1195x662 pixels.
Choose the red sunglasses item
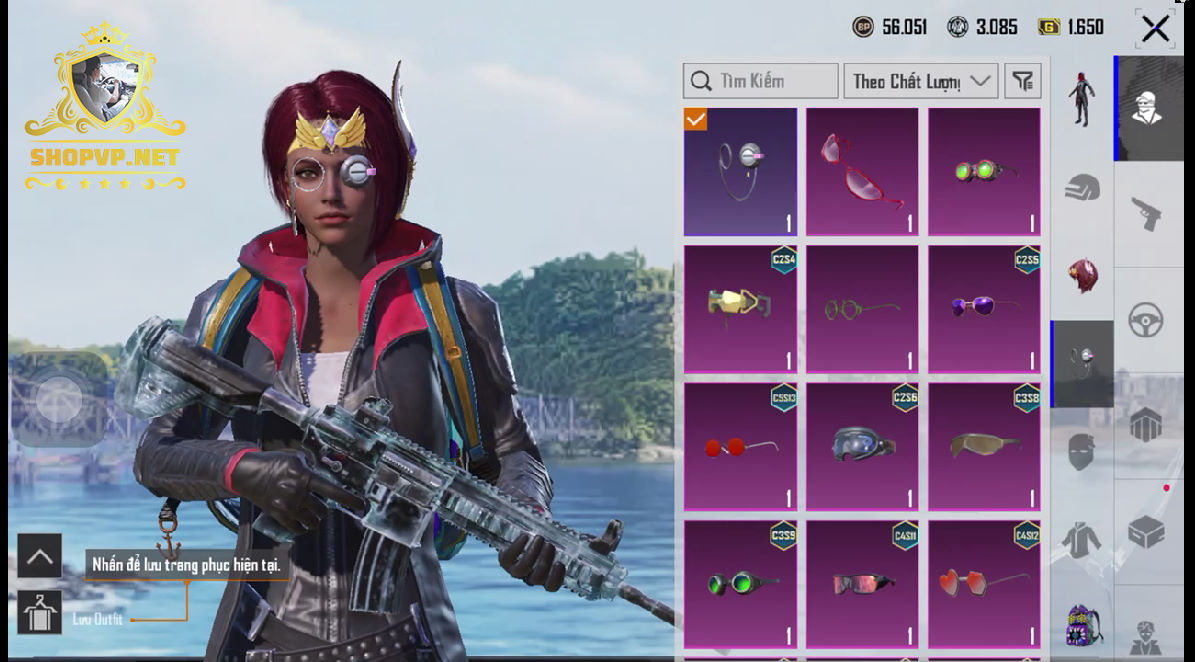pyautogui.click(x=862, y=171)
